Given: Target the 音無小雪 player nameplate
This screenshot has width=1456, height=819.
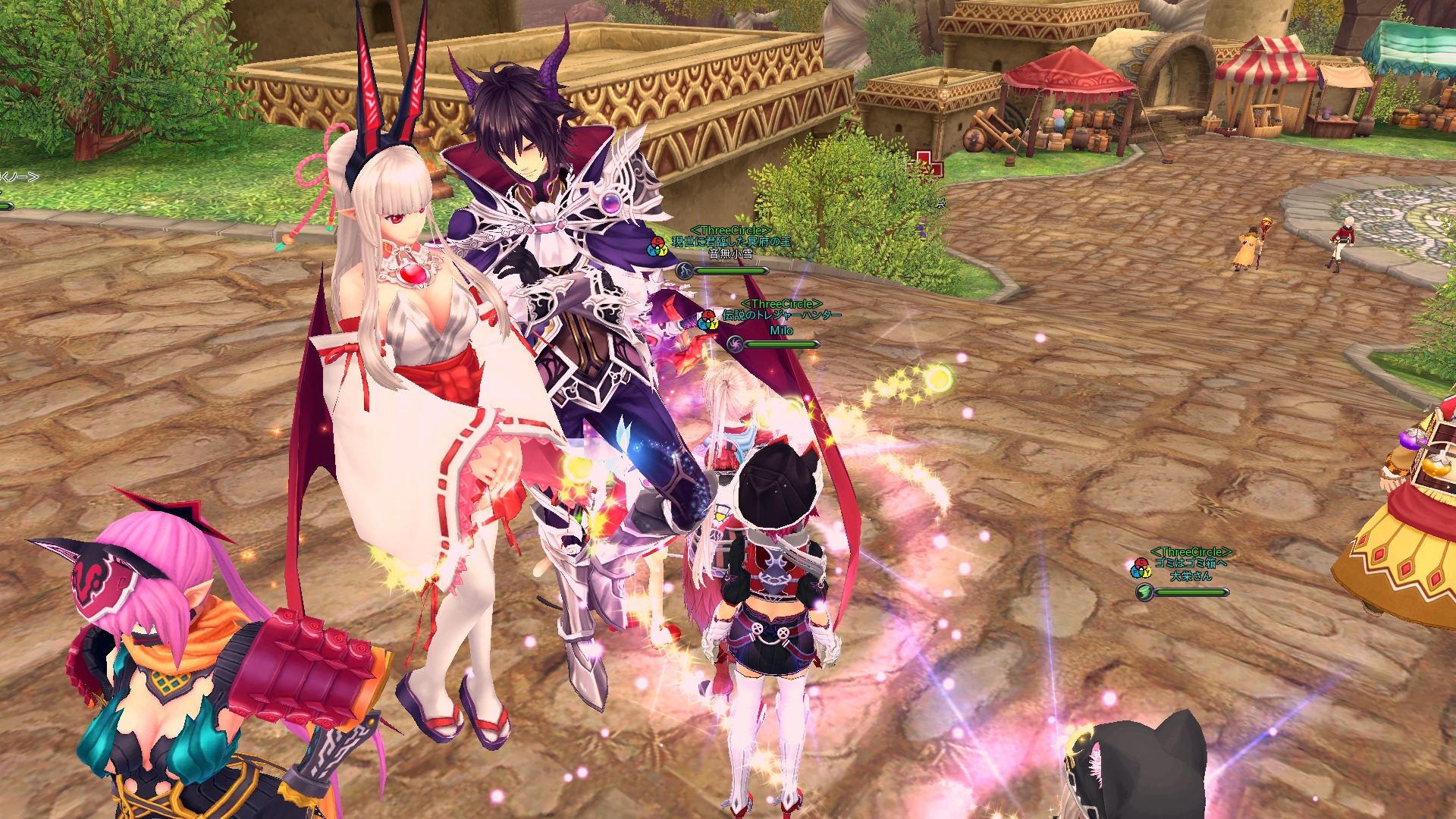Looking at the screenshot, I should 730,254.
